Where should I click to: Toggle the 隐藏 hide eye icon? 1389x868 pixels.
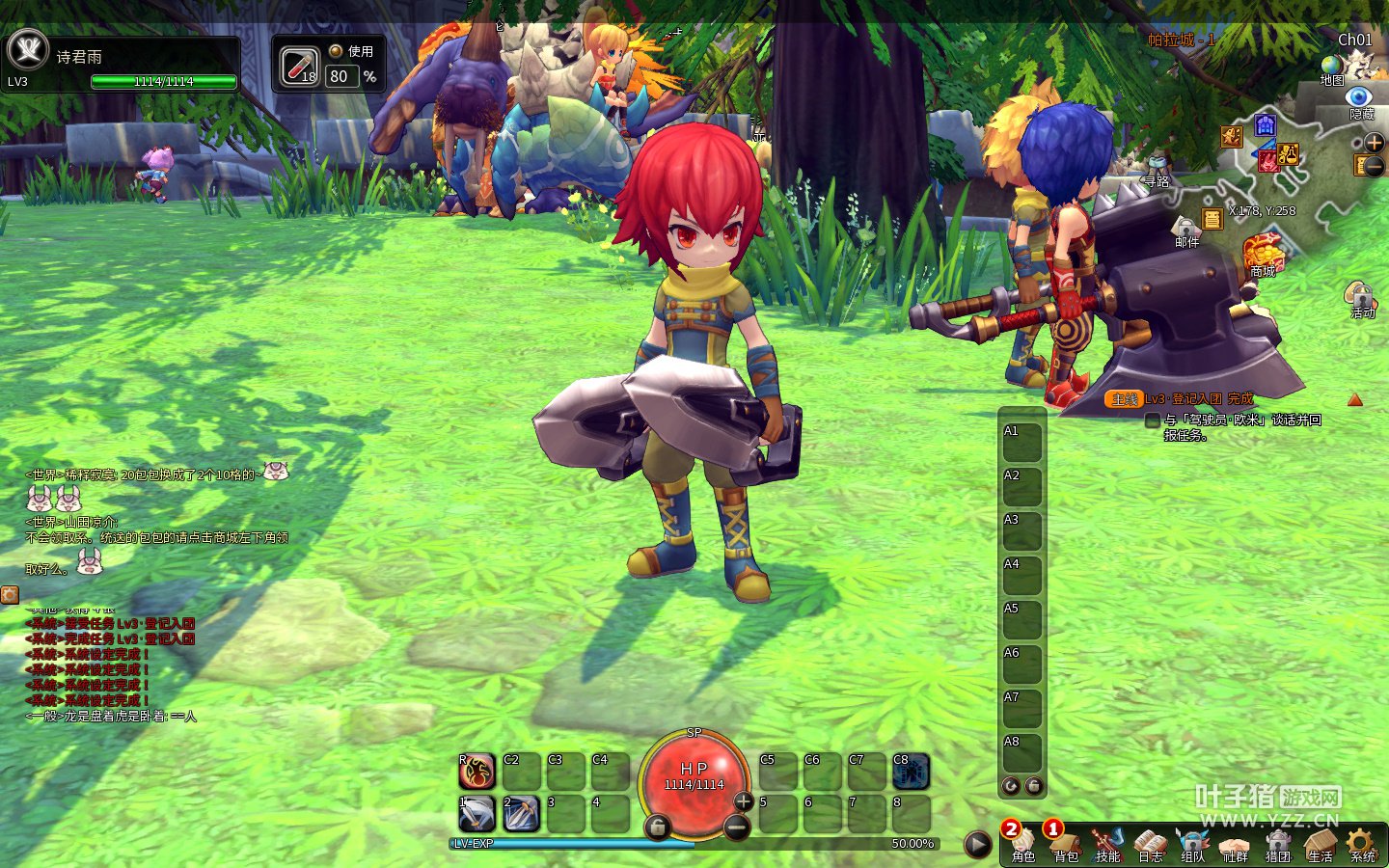(1360, 98)
